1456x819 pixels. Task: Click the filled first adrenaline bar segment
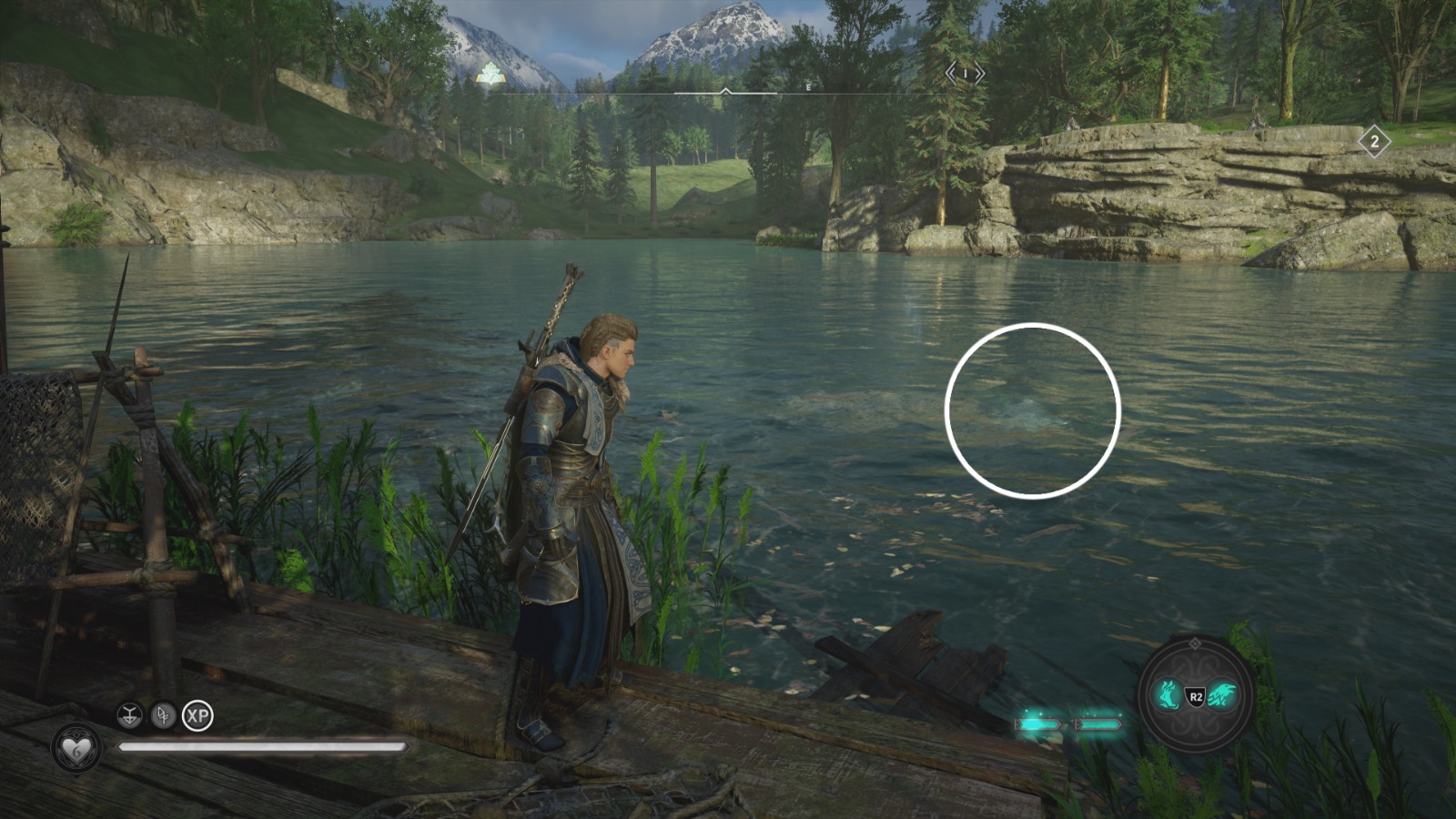point(1038,723)
